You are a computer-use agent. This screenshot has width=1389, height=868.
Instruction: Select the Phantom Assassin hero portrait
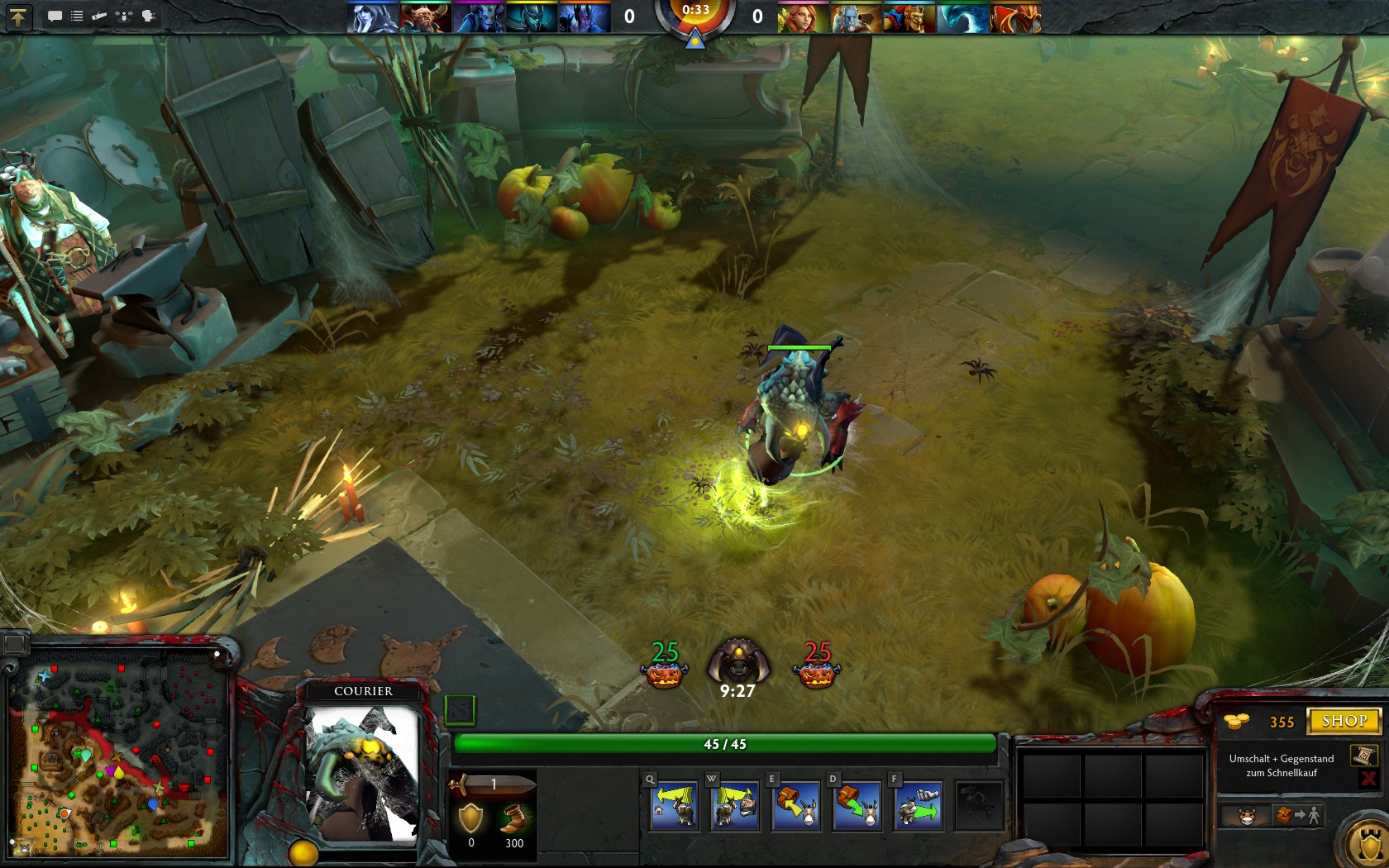pyautogui.click(x=532, y=17)
